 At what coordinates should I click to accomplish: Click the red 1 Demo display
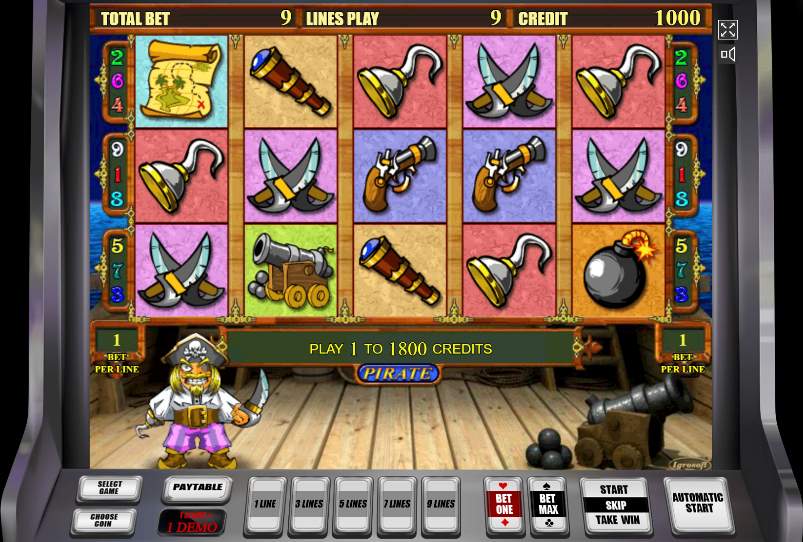191,522
